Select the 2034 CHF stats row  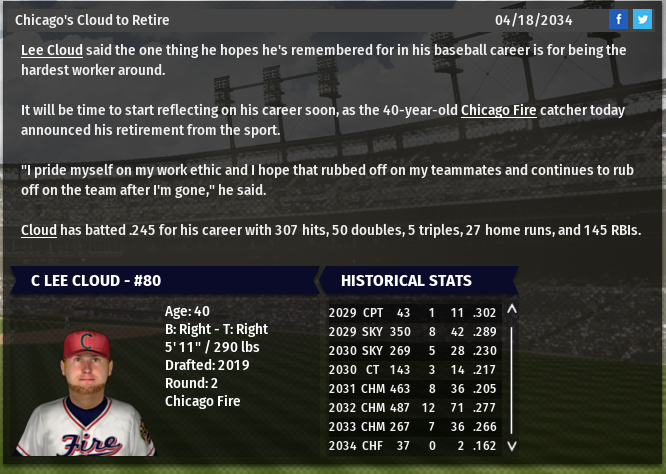tap(414, 445)
